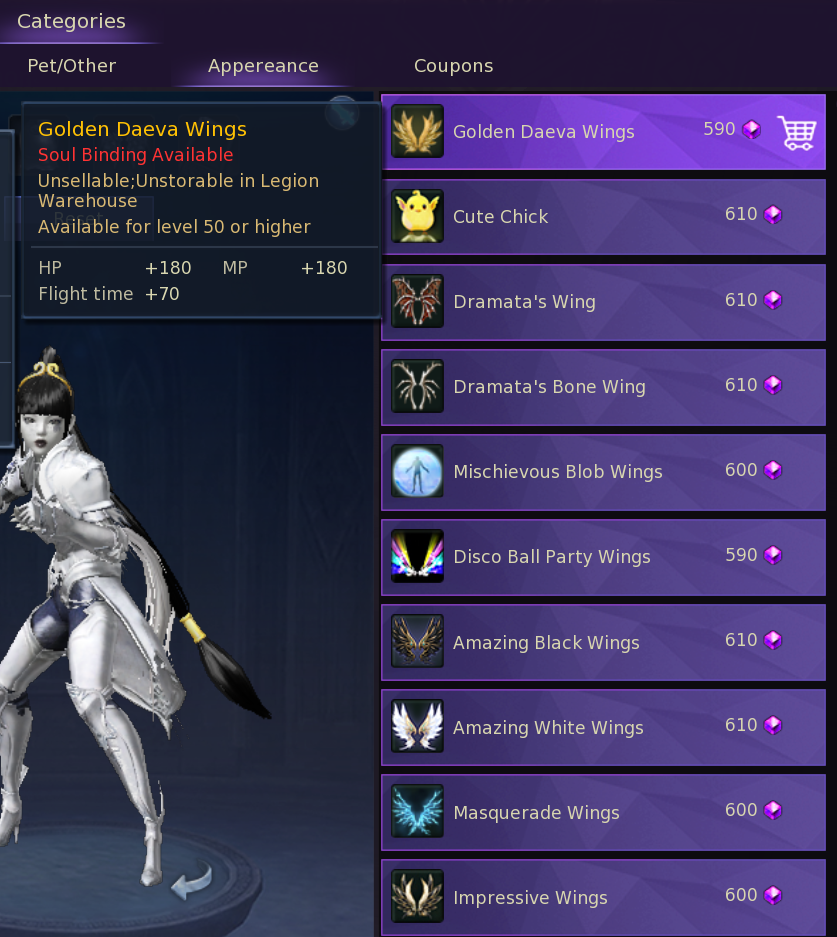Add Golden Daeva Wings to cart
The width and height of the screenshot is (837, 937).
point(796,132)
